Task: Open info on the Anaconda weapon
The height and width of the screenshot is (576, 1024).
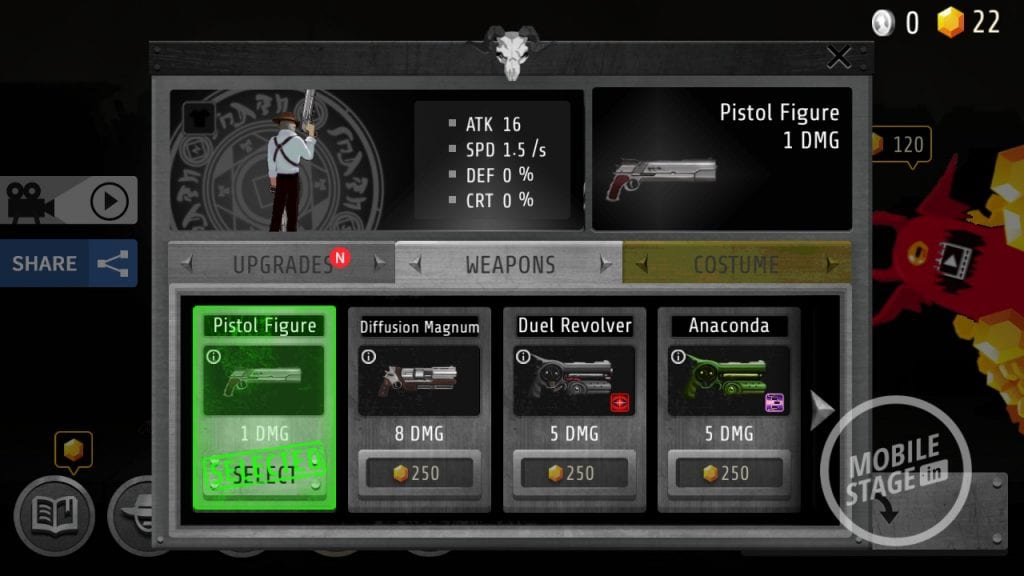Action: (x=678, y=356)
